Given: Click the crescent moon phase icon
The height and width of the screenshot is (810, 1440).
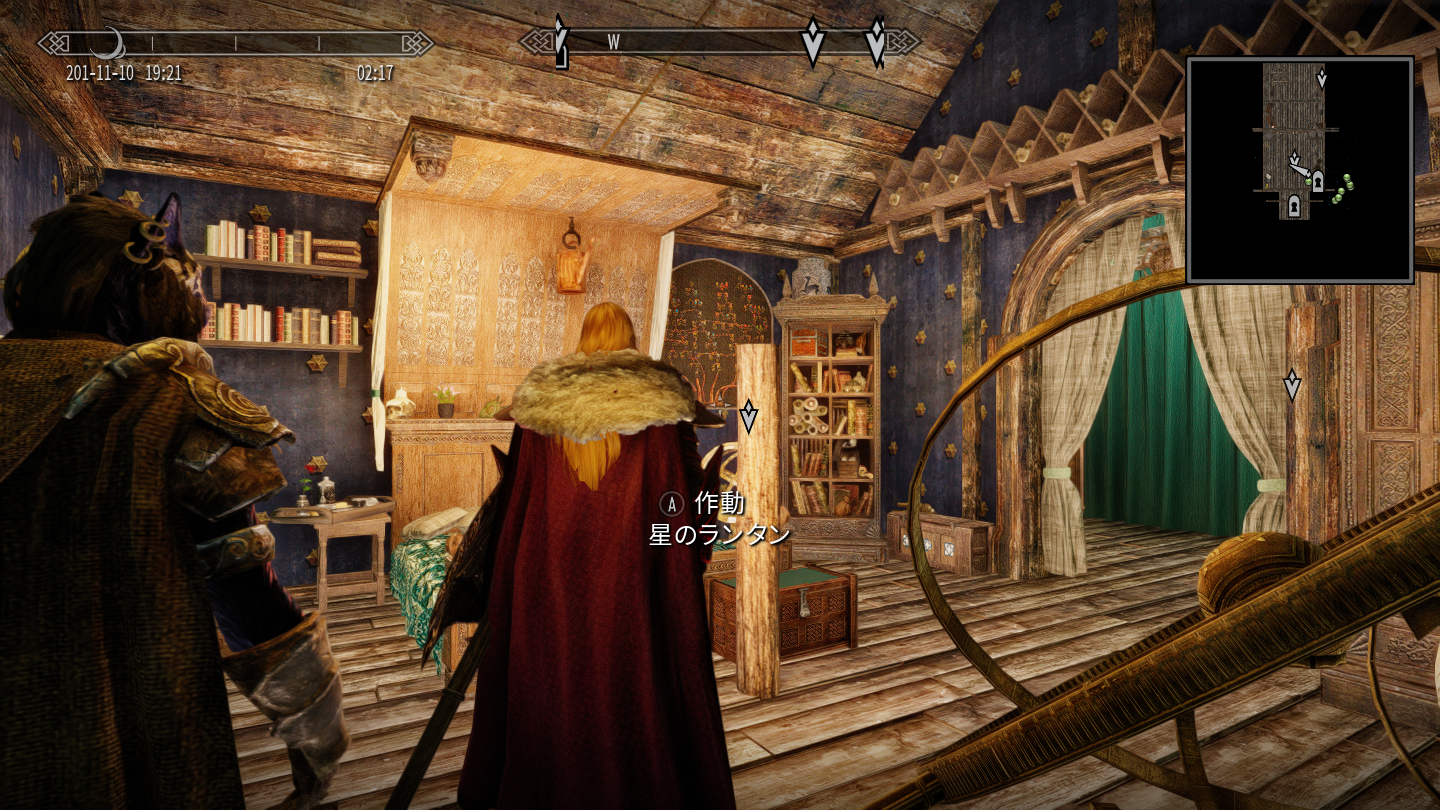Looking at the screenshot, I should pyautogui.click(x=107, y=42).
